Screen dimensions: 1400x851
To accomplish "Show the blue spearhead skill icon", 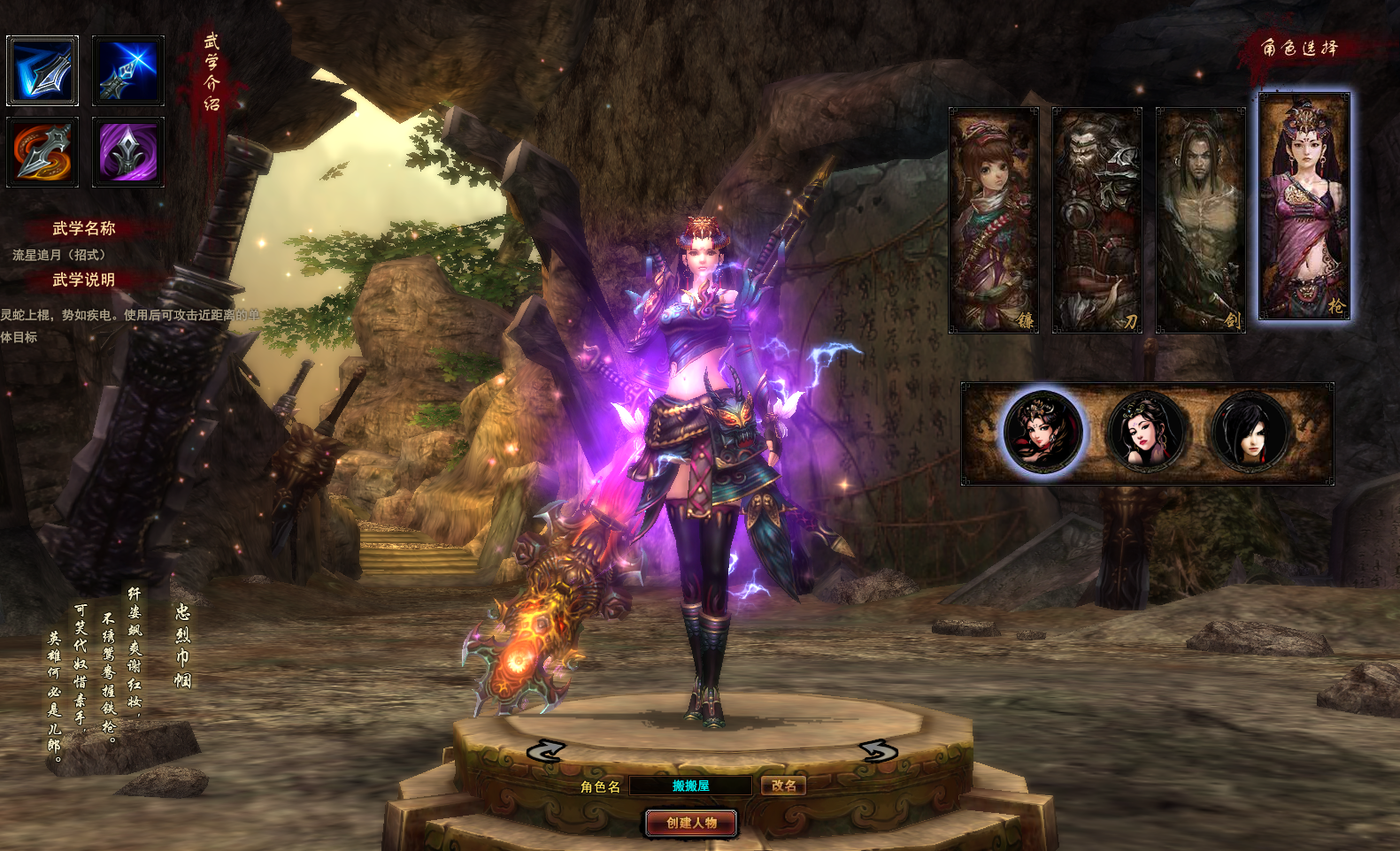I will point(42,71).
